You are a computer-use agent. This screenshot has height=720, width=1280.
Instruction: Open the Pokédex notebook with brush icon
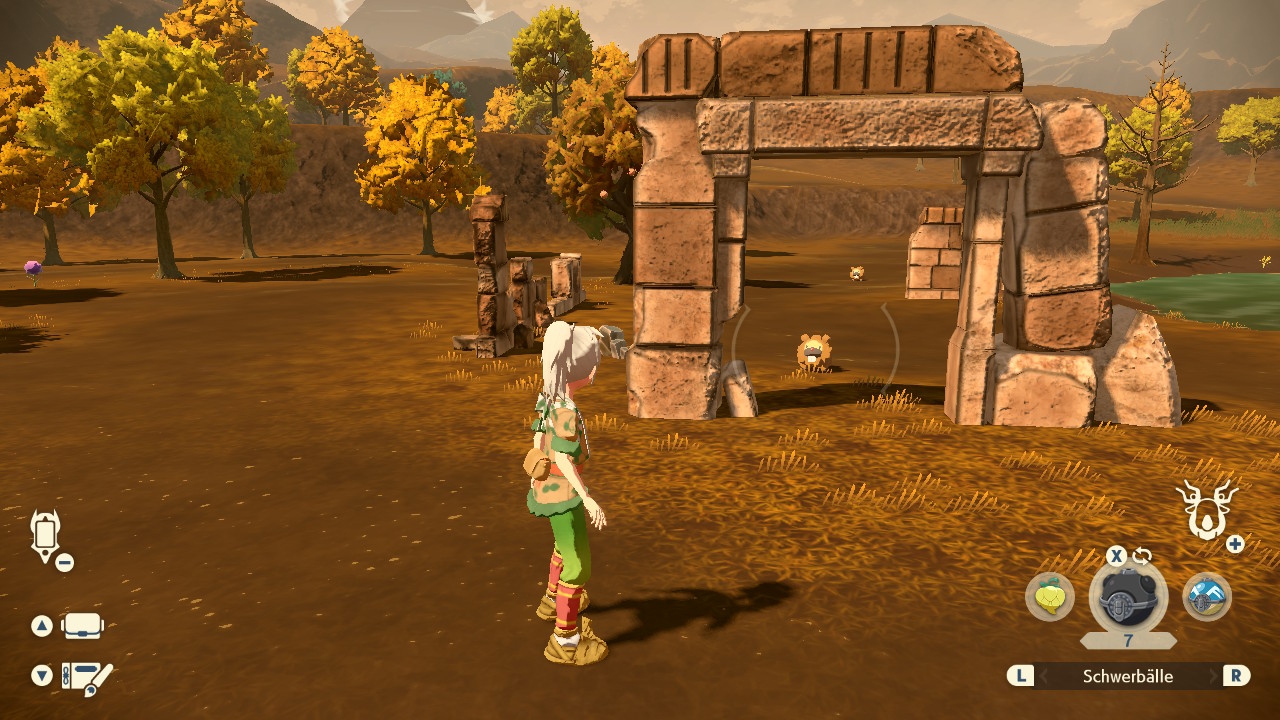pyautogui.click(x=87, y=677)
